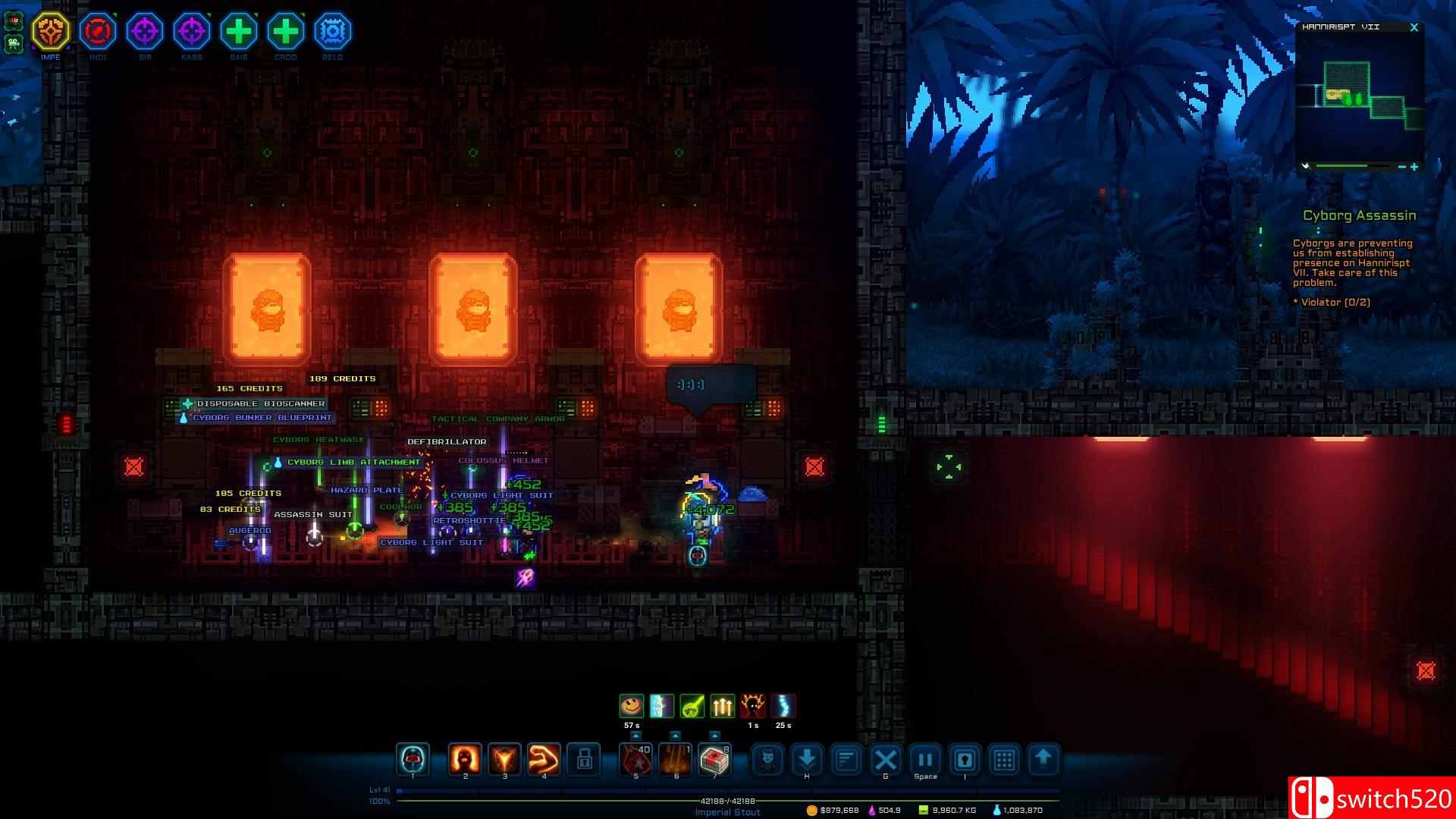The width and height of the screenshot is (1456, 819).
Task: Click the blue X button labeled G
Action: coord(886,759)
